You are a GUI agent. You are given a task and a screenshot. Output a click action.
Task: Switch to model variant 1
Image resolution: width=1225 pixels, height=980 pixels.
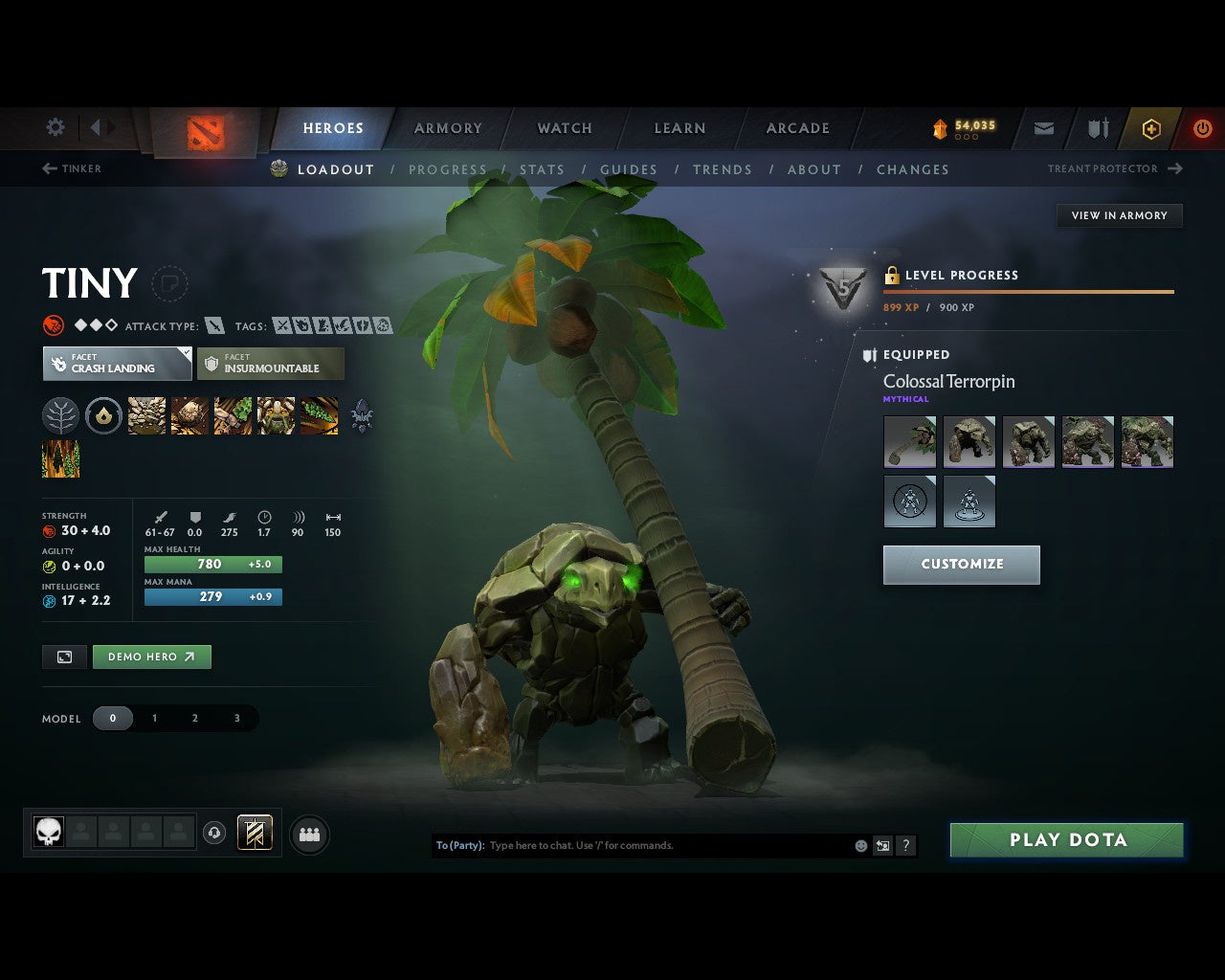(x=154, y=718)
